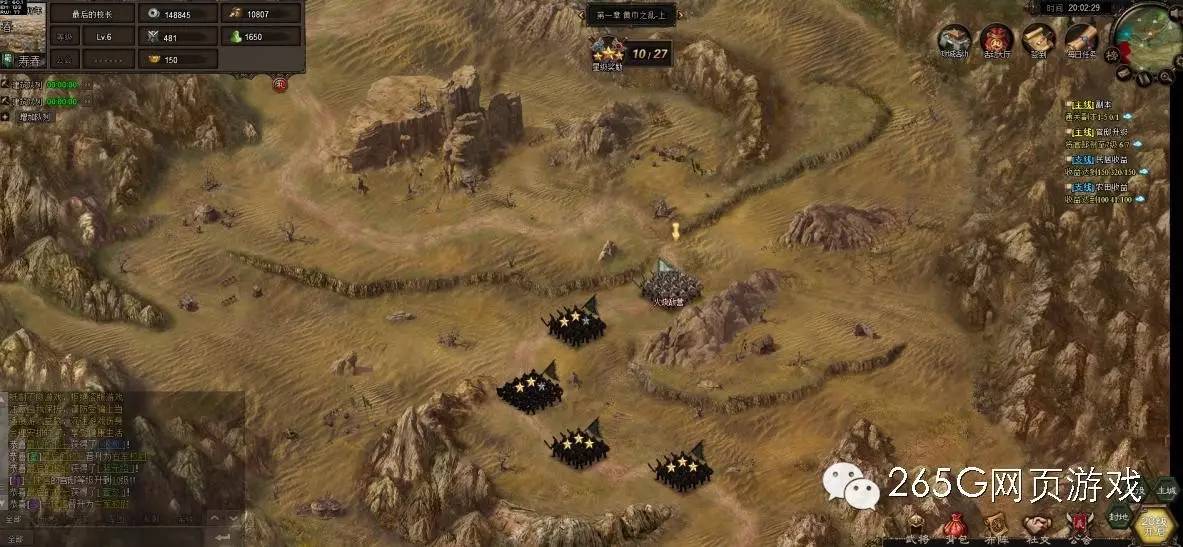
Task: Open the 签到 sign-in scroll icon
Action: click(x=1038, y=42)
